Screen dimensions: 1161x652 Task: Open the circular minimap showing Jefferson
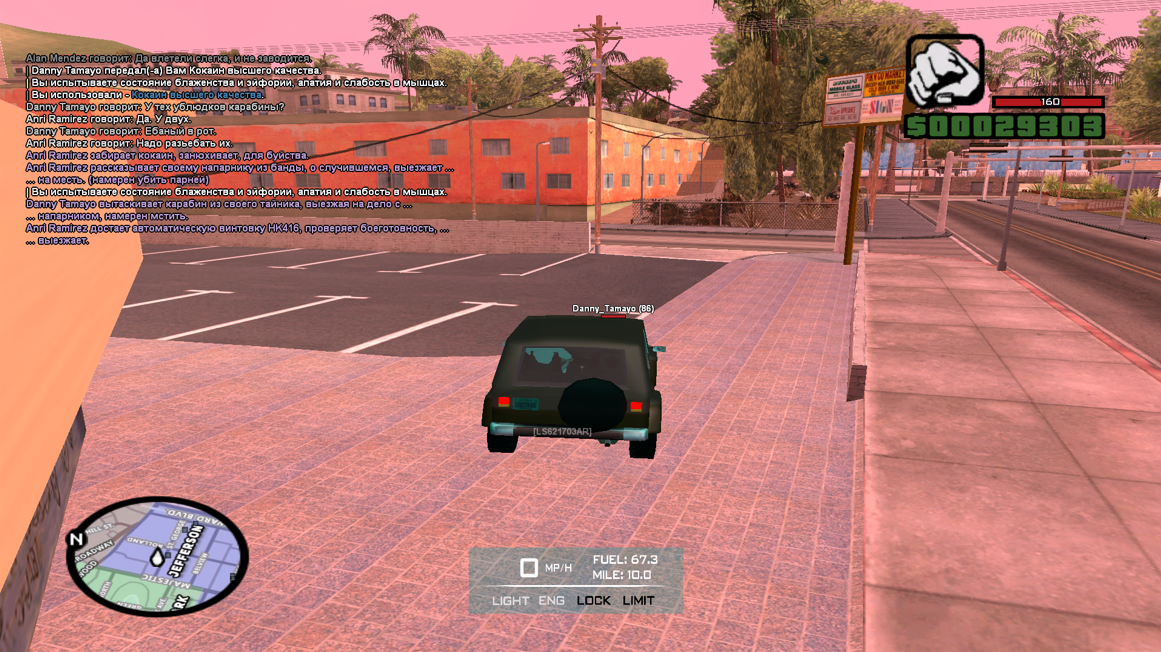(157, 557)
